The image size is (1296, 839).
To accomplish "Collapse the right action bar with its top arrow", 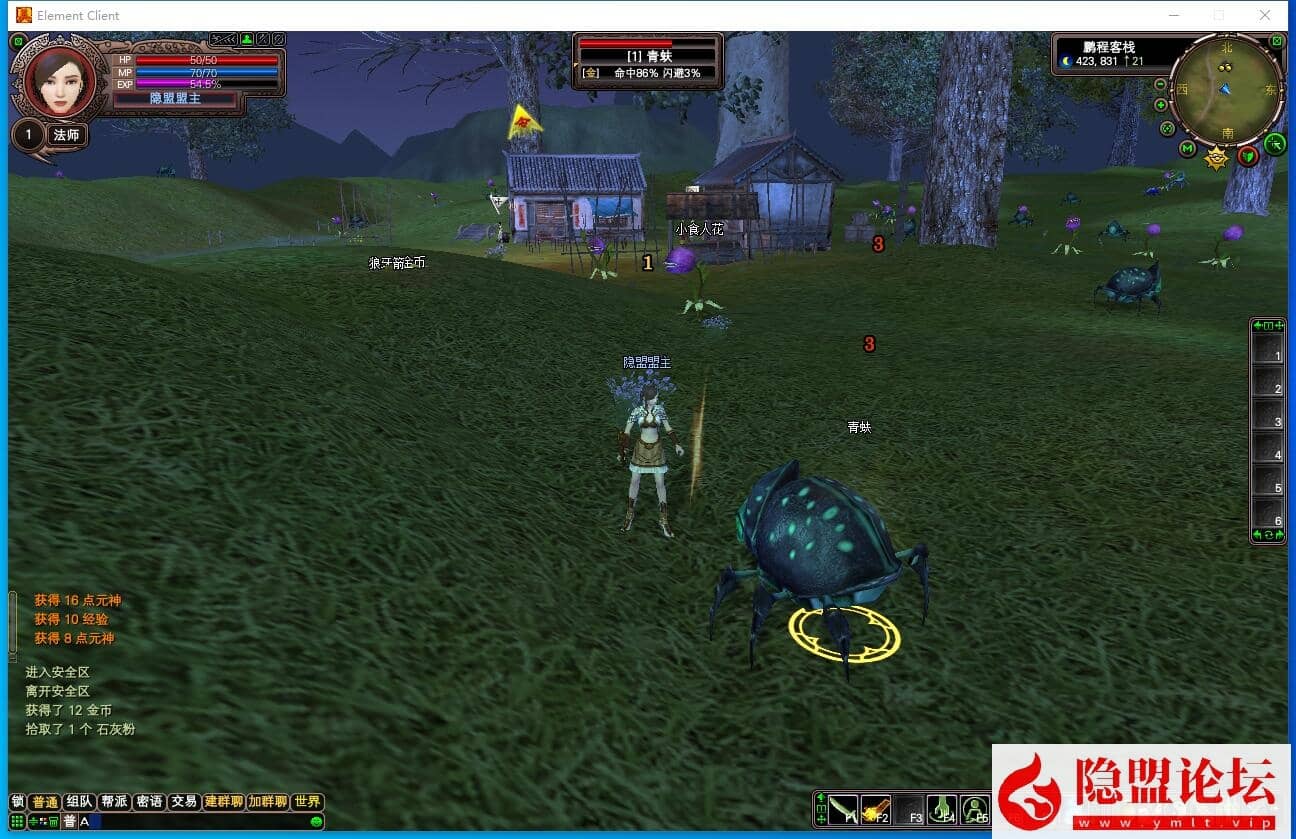I will (x=1258, y=325).
